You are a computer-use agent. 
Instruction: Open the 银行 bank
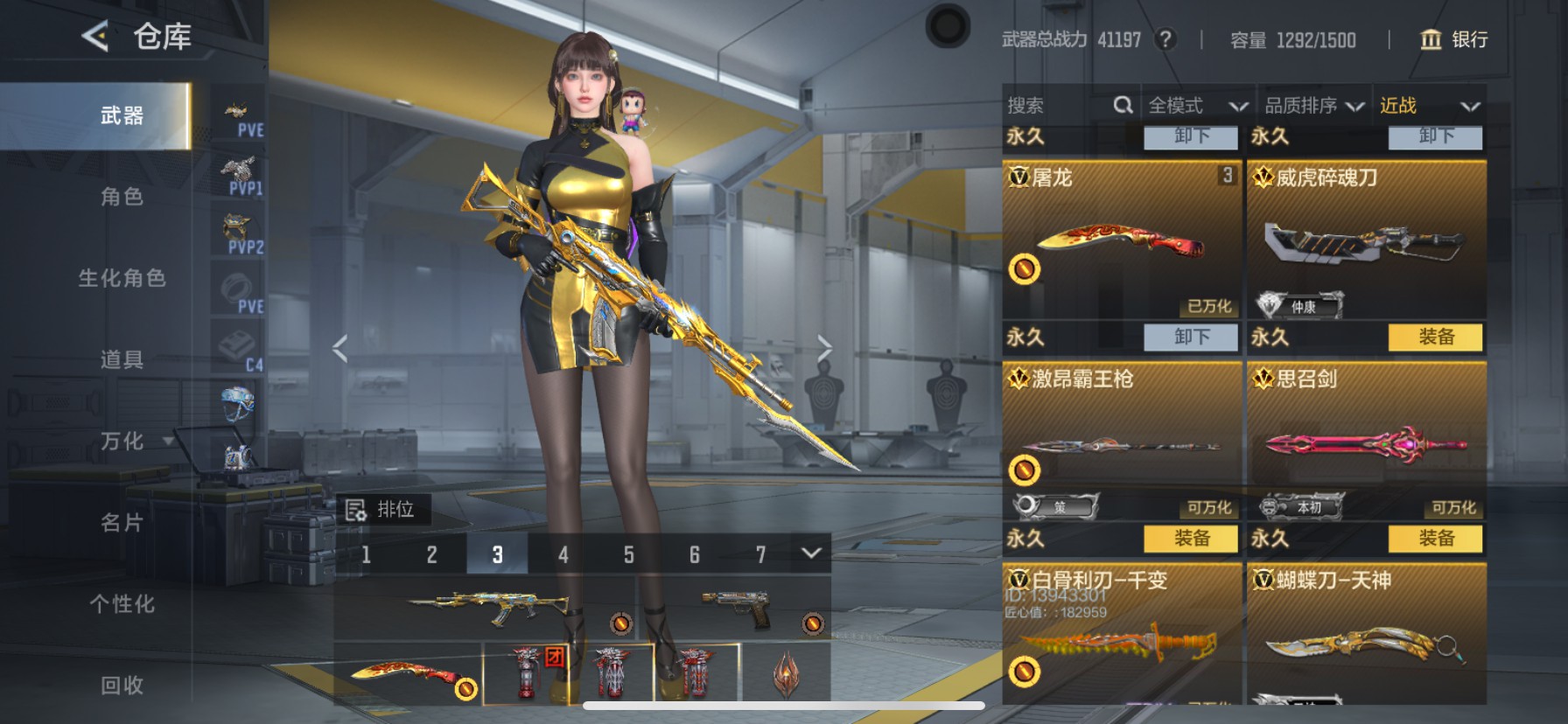(1454, 39)
